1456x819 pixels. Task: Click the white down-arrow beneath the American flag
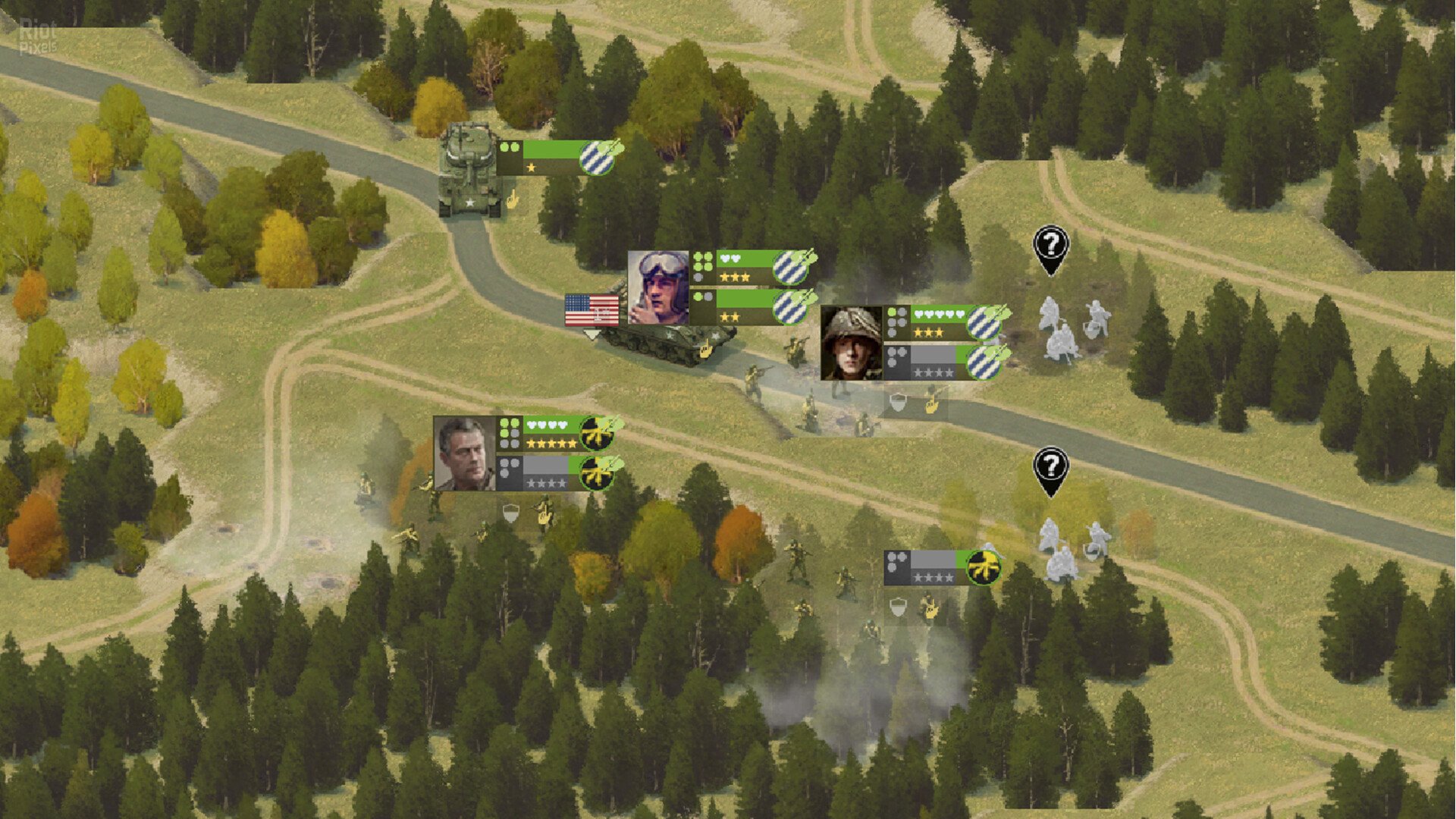click(592, 335)
